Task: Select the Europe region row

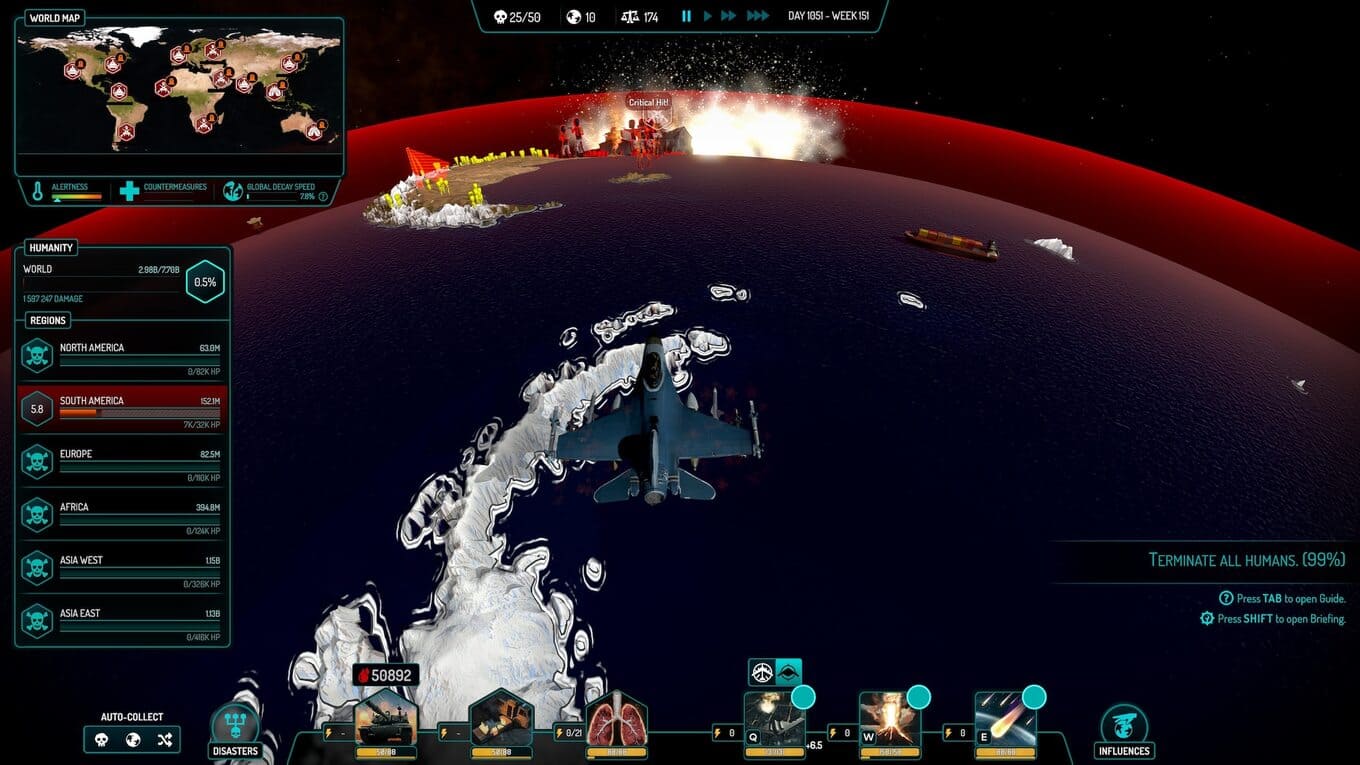Action: coord(123,461)
